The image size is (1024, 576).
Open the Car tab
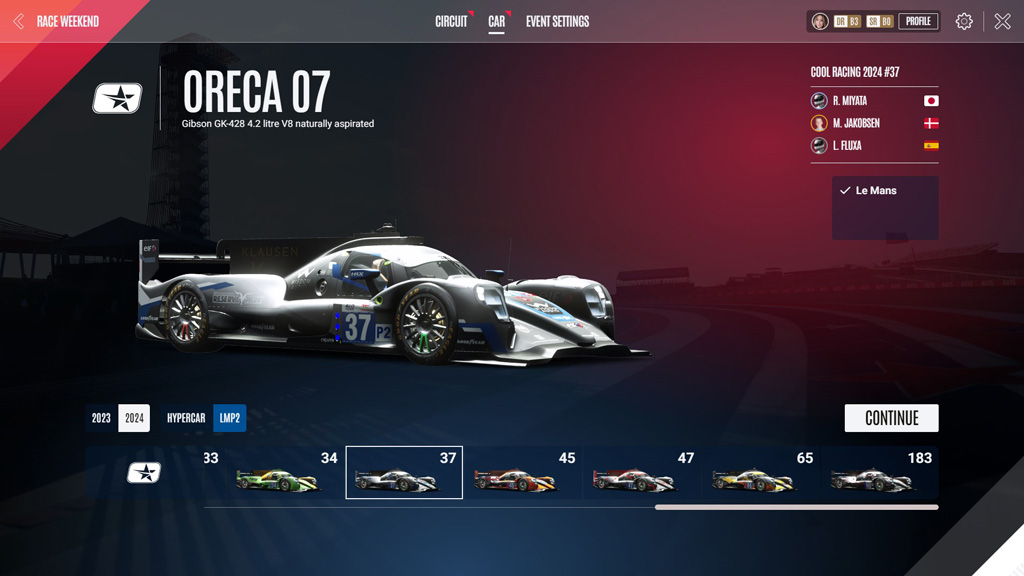click(x=496, y=21)
